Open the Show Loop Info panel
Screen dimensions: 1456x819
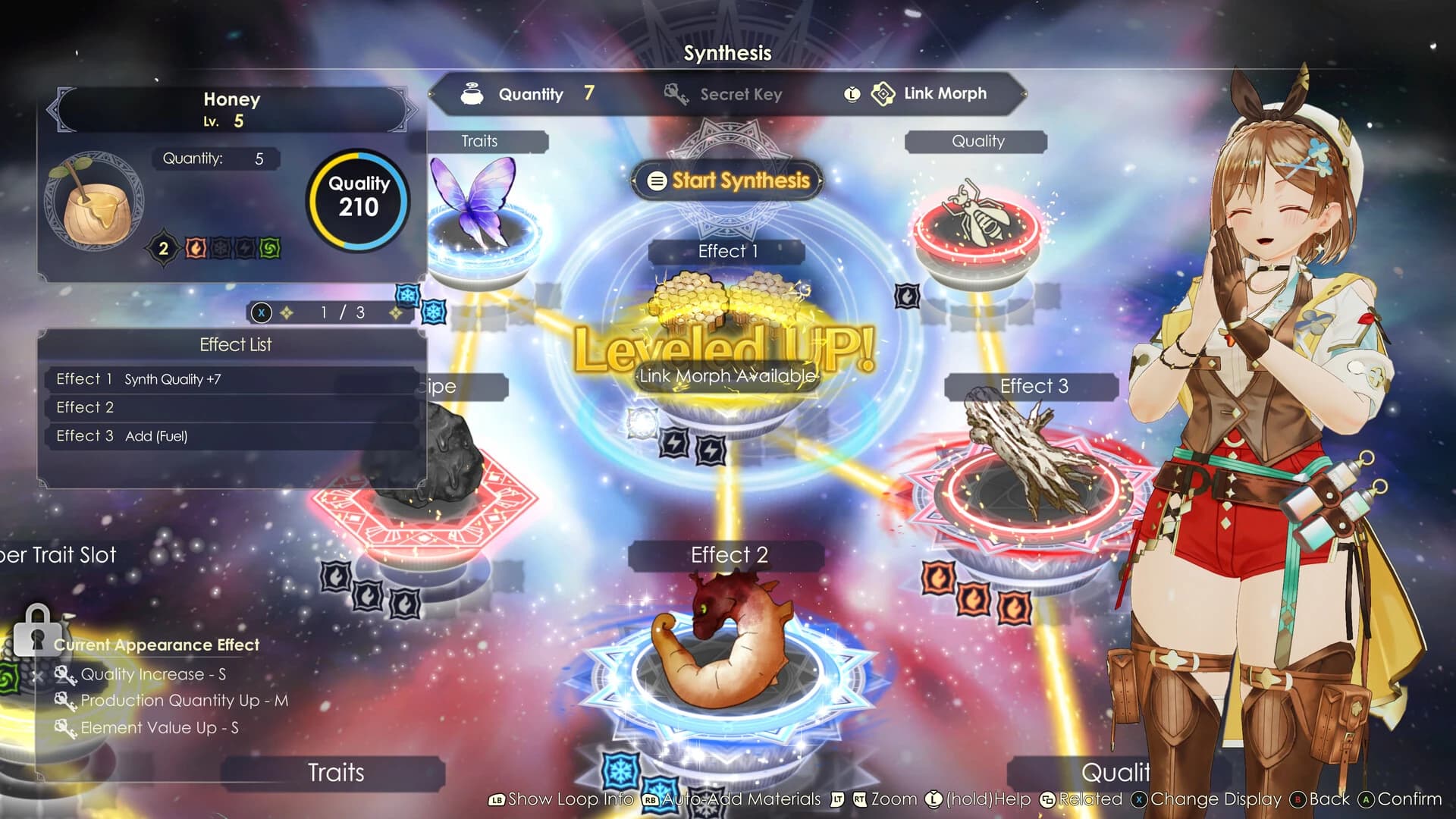(x=567, y=799)
